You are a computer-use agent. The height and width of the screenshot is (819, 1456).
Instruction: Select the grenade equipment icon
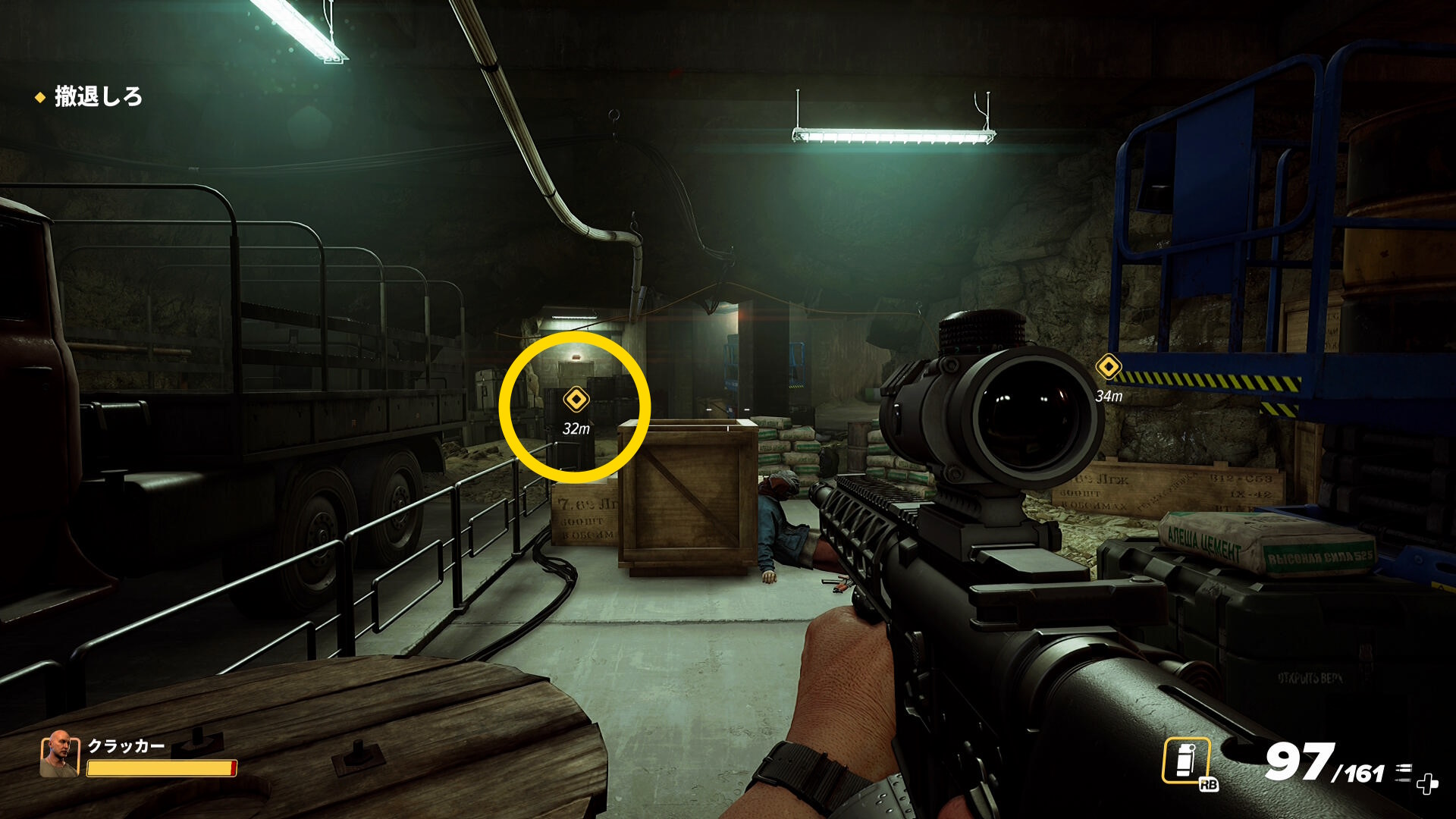pyautogui.click(x=1186, y=760)
